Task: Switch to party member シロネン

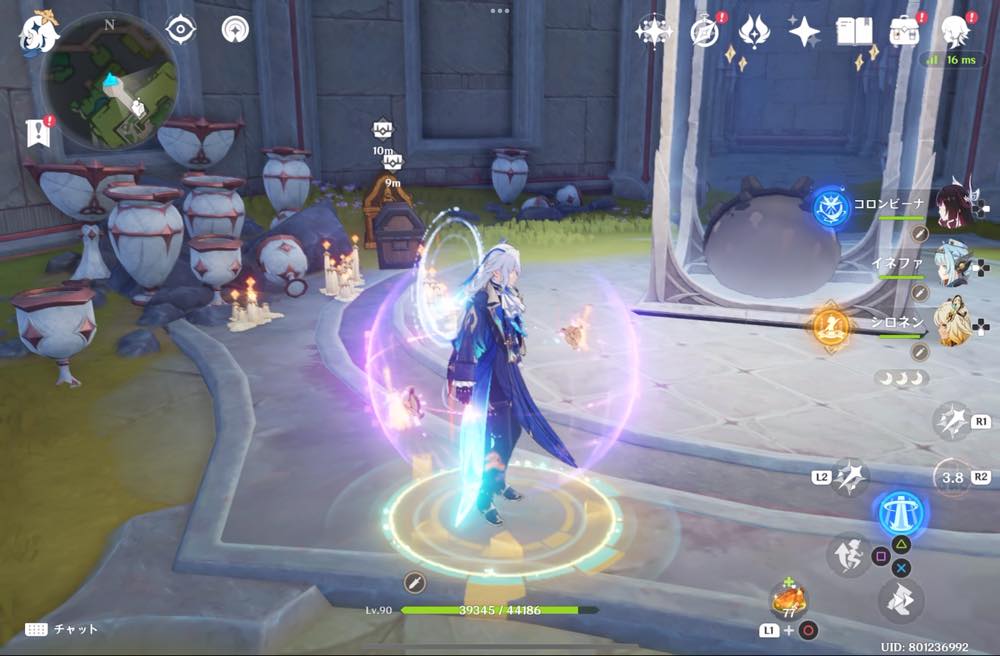Action: click(952, 322)
